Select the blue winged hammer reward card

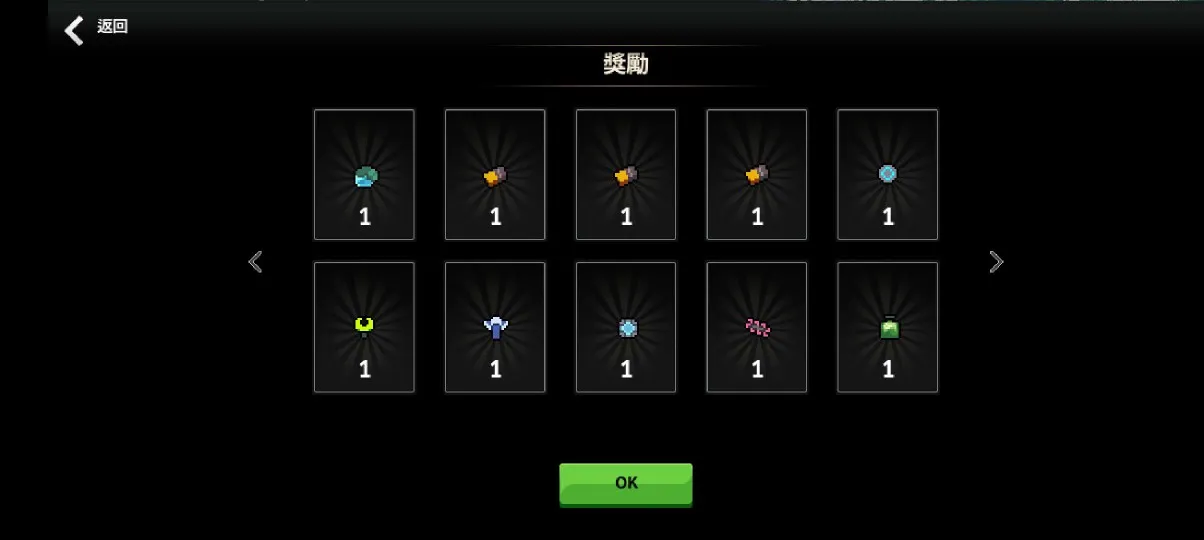[x=495, y=327]
